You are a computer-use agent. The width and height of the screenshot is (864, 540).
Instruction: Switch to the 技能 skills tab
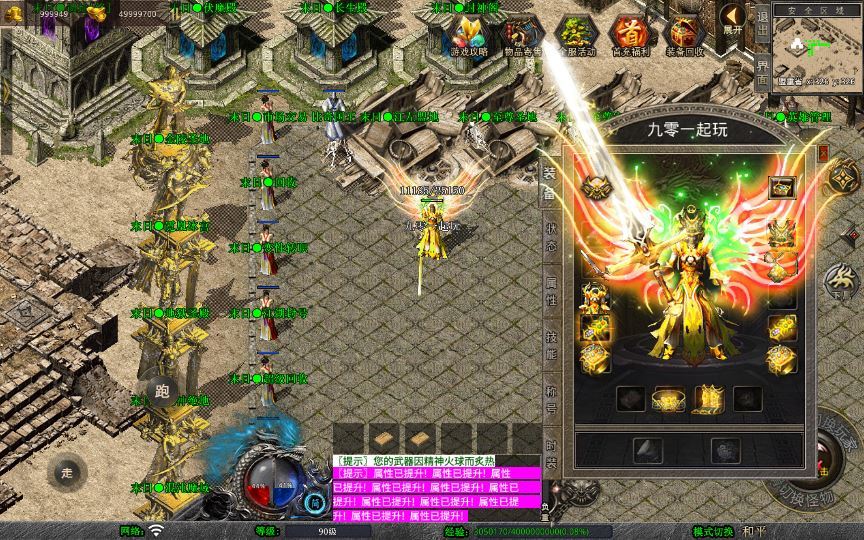coord(551,339)
